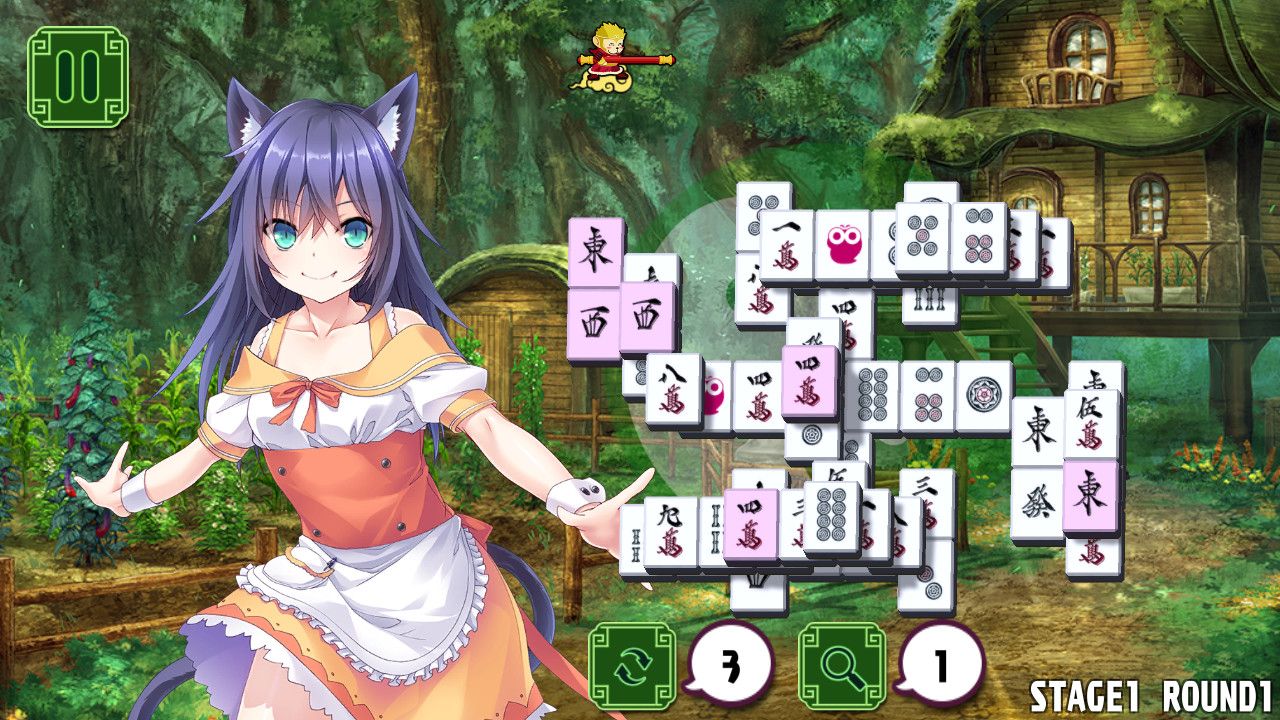
Task: Select the small pink blob creature tile
Action: click(714, 395)
